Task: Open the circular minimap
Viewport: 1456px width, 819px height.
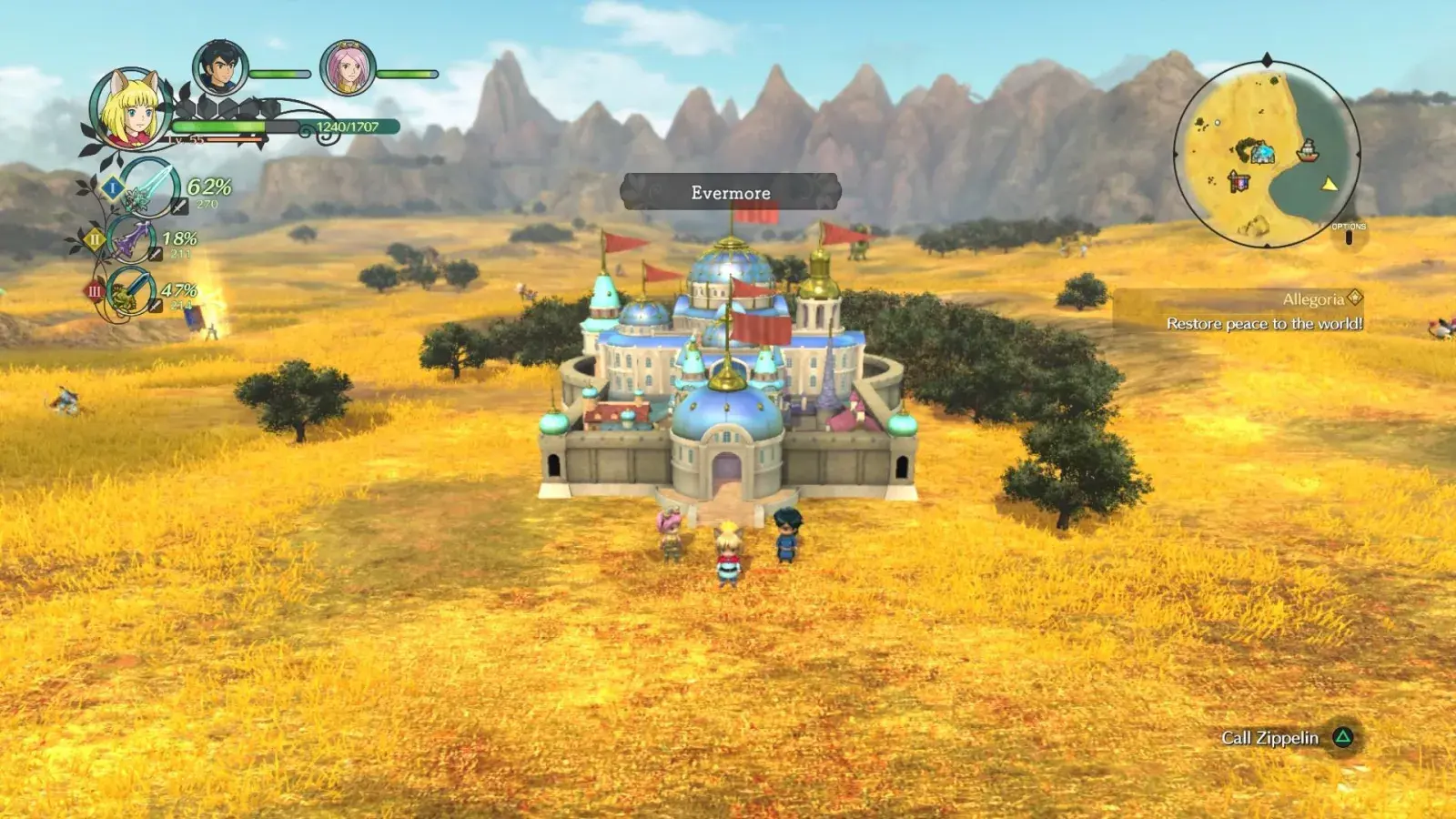Action: pyautogui.click(x=1266, y=153)
